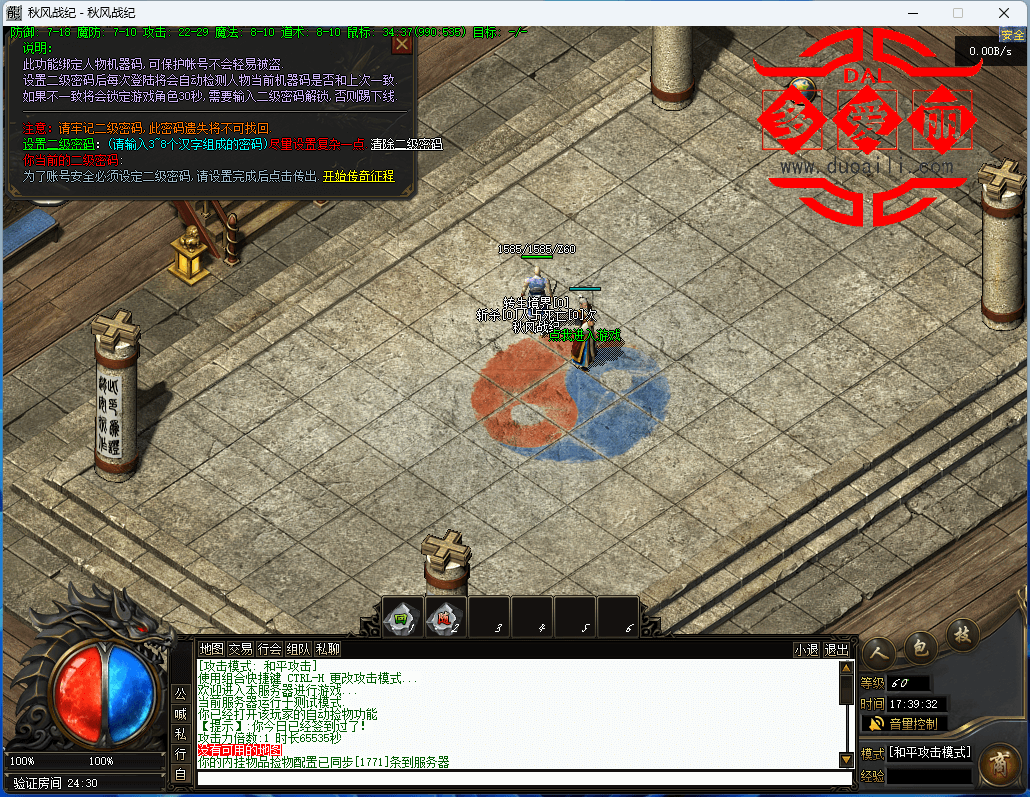Click the 退出 exit button
Screen dimensions: 1030x797
[x=835, y=649]
